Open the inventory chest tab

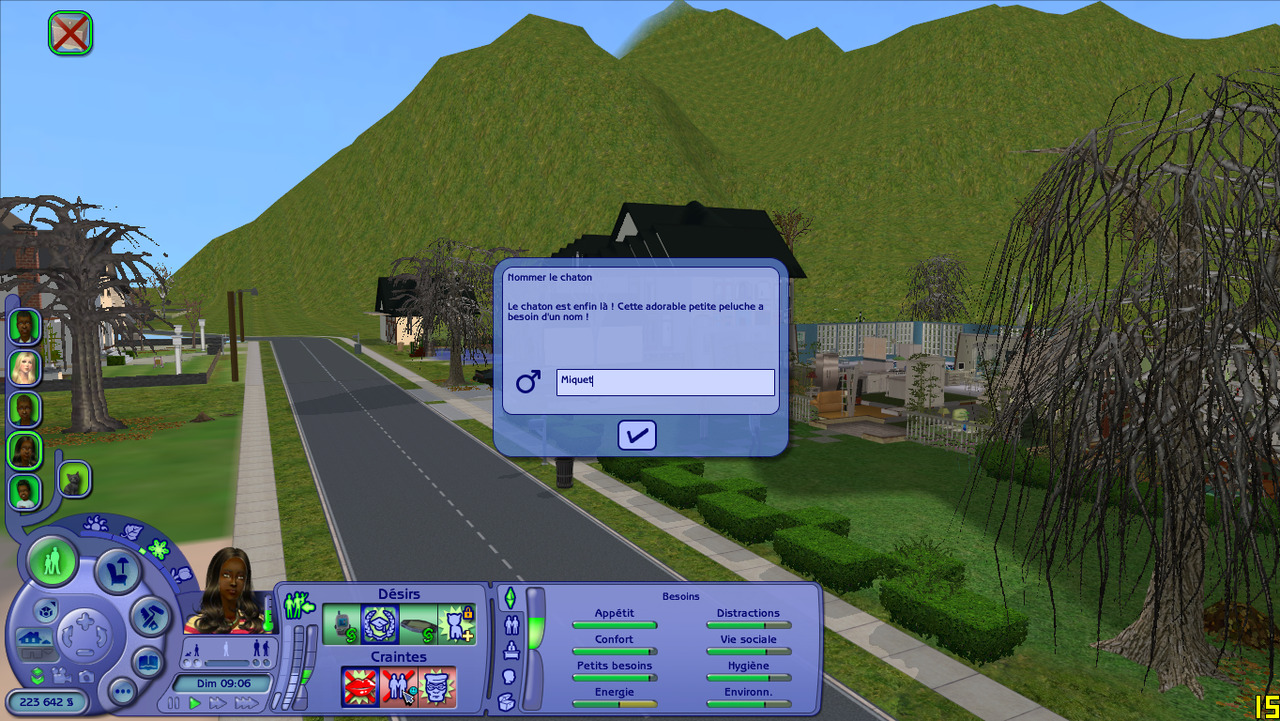tap(506, 701)
